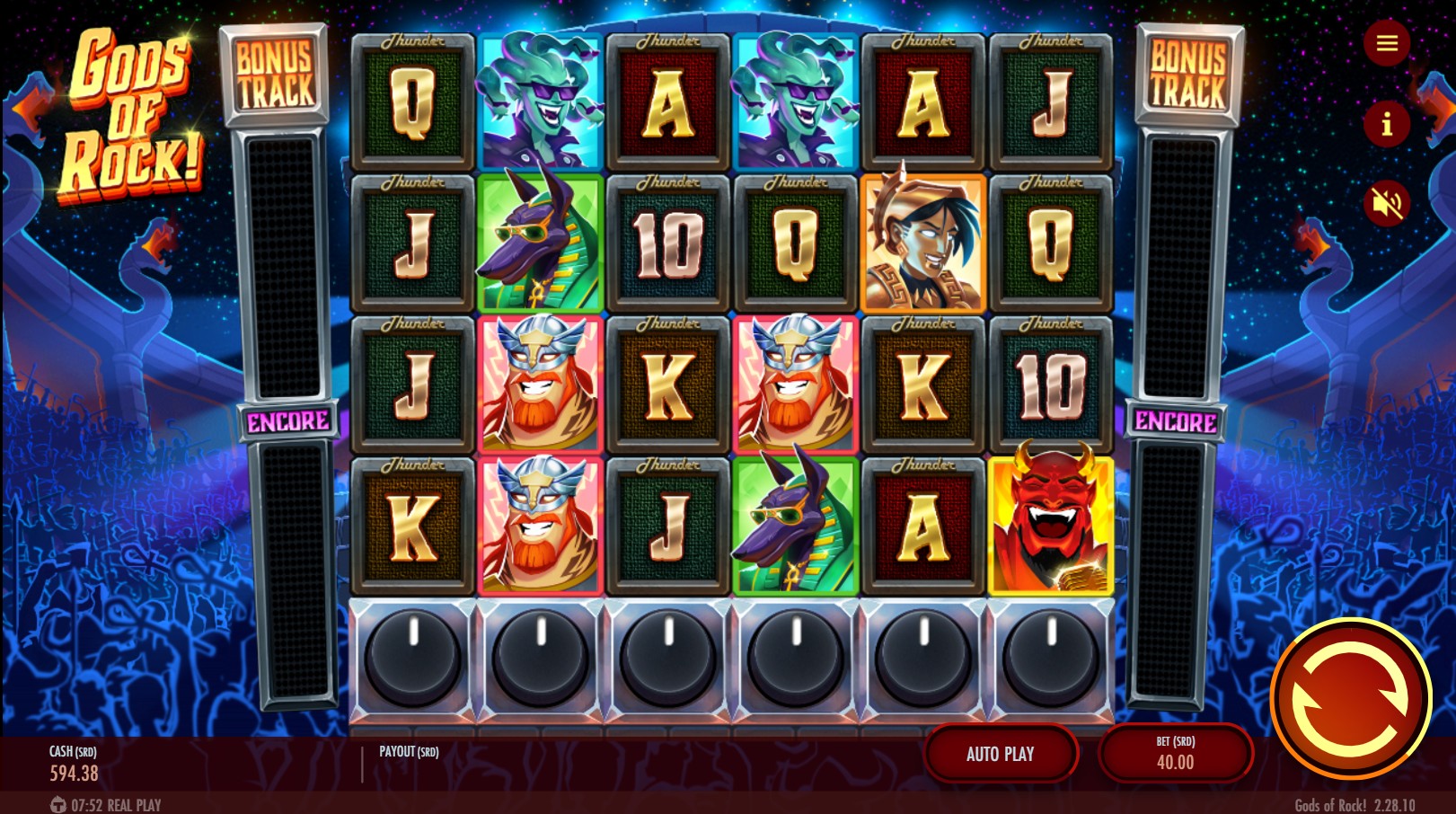This screenshot has height=814, width=1456.
Task: Show the game info paytable
Action: [x=1386, y=124]
